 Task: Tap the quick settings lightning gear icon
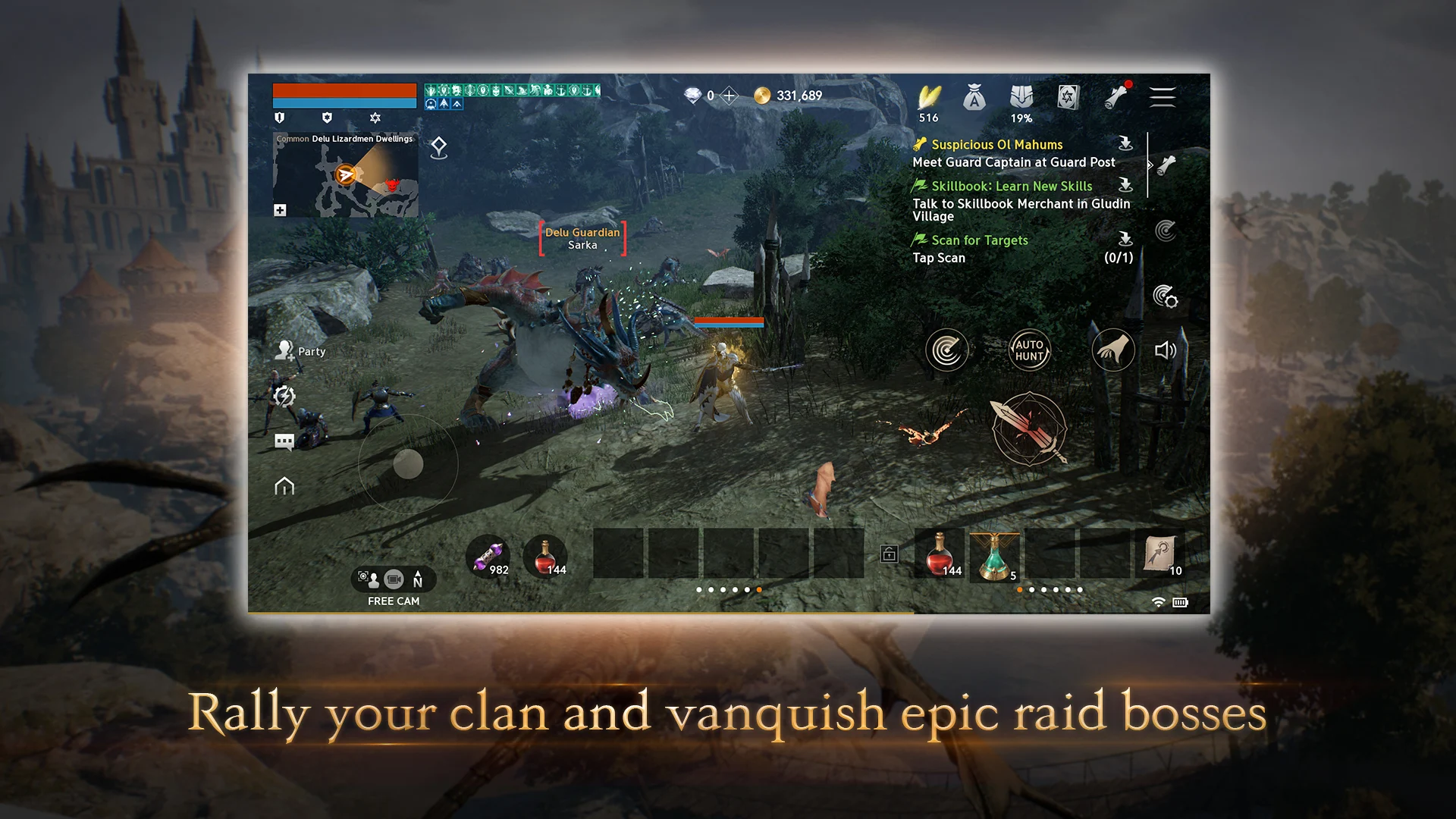coord(284,394)
